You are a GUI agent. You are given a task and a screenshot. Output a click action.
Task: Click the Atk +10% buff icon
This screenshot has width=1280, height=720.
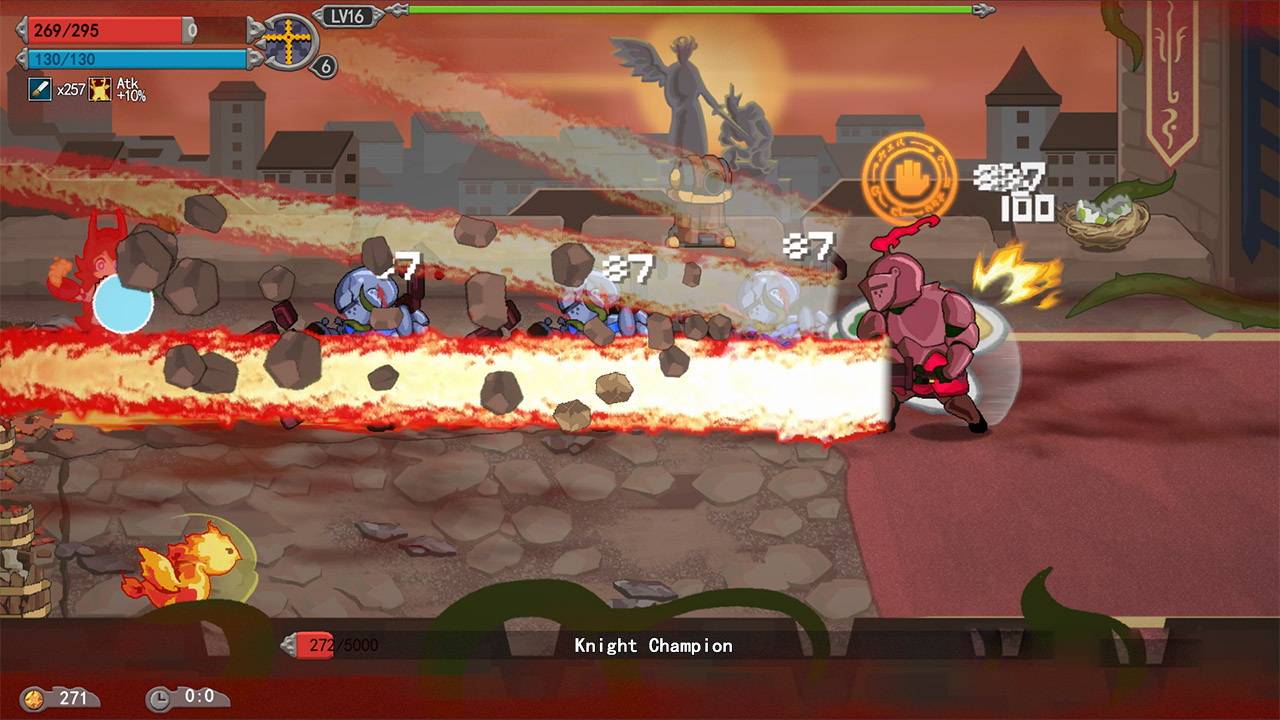pyautogui.click(x=100, y=90)
